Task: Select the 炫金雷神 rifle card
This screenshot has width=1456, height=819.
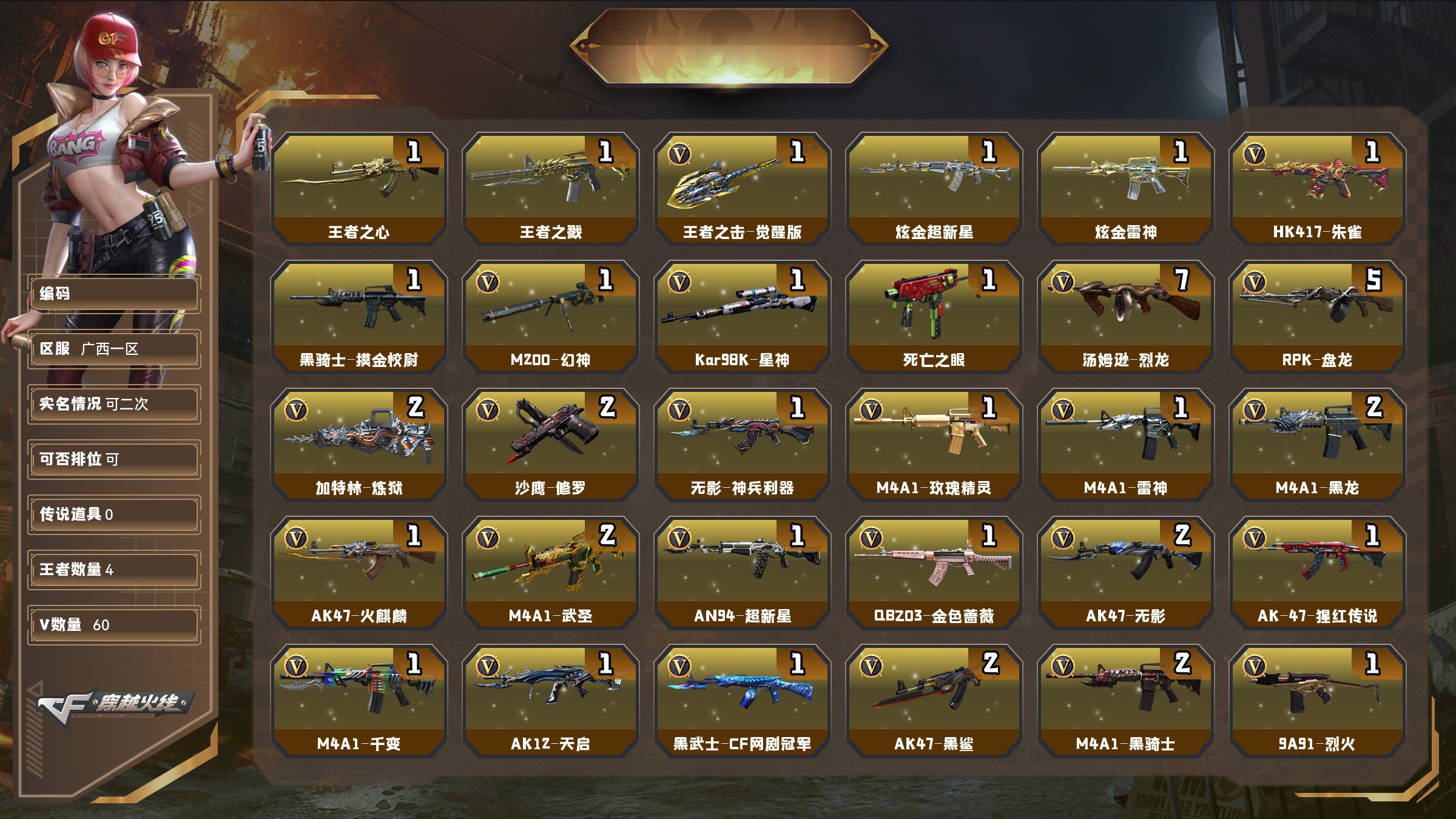Action: click(x=1126, y=188)
